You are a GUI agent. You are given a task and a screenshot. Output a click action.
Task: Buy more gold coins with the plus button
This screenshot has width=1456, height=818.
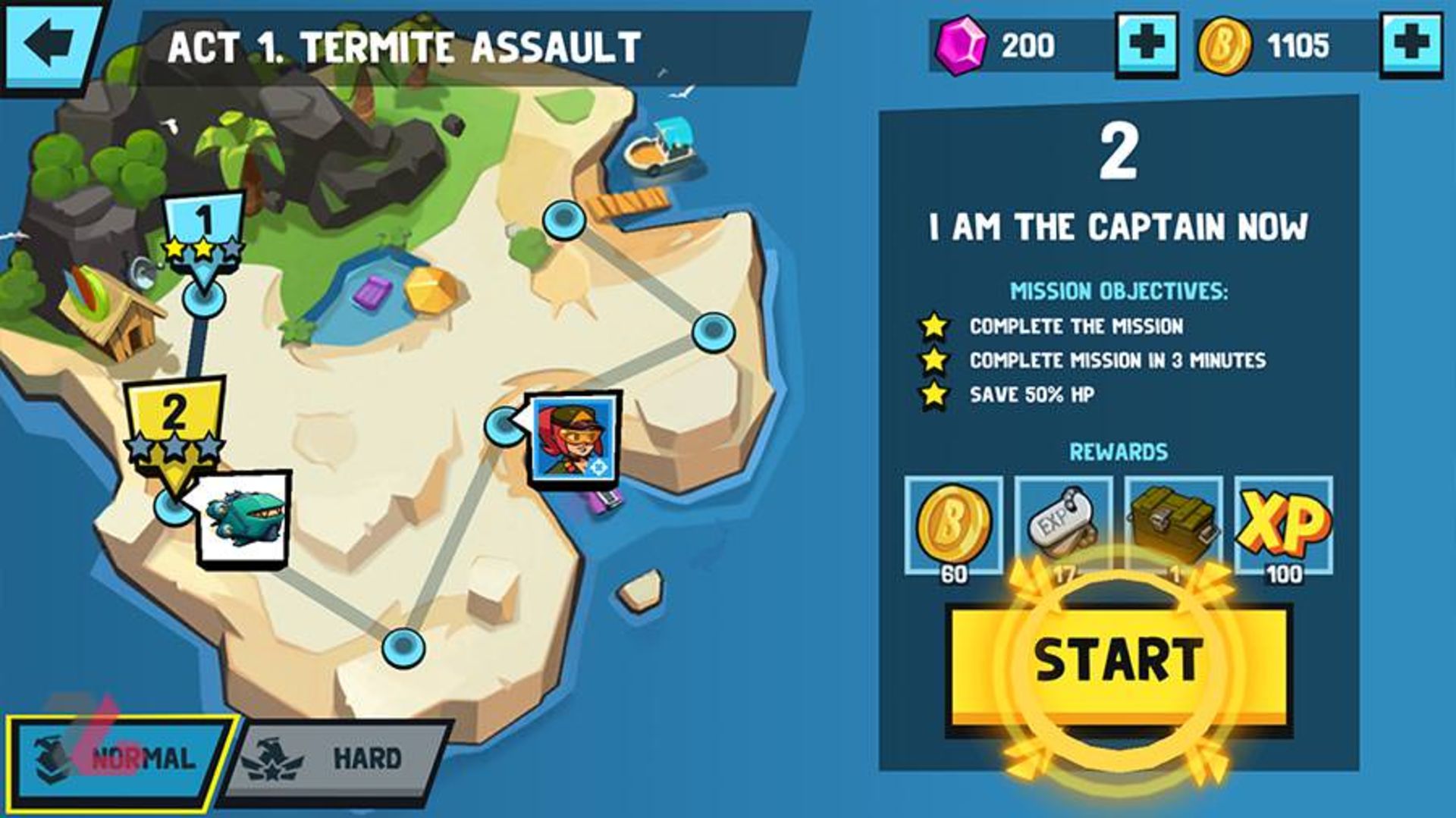tap(1410, 45)
